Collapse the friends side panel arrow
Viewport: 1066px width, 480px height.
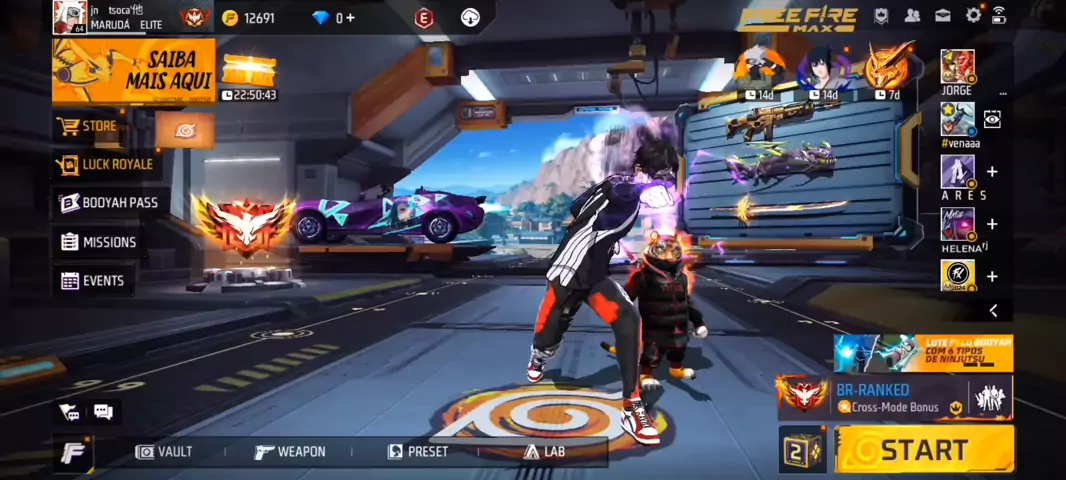click(993, 311)
